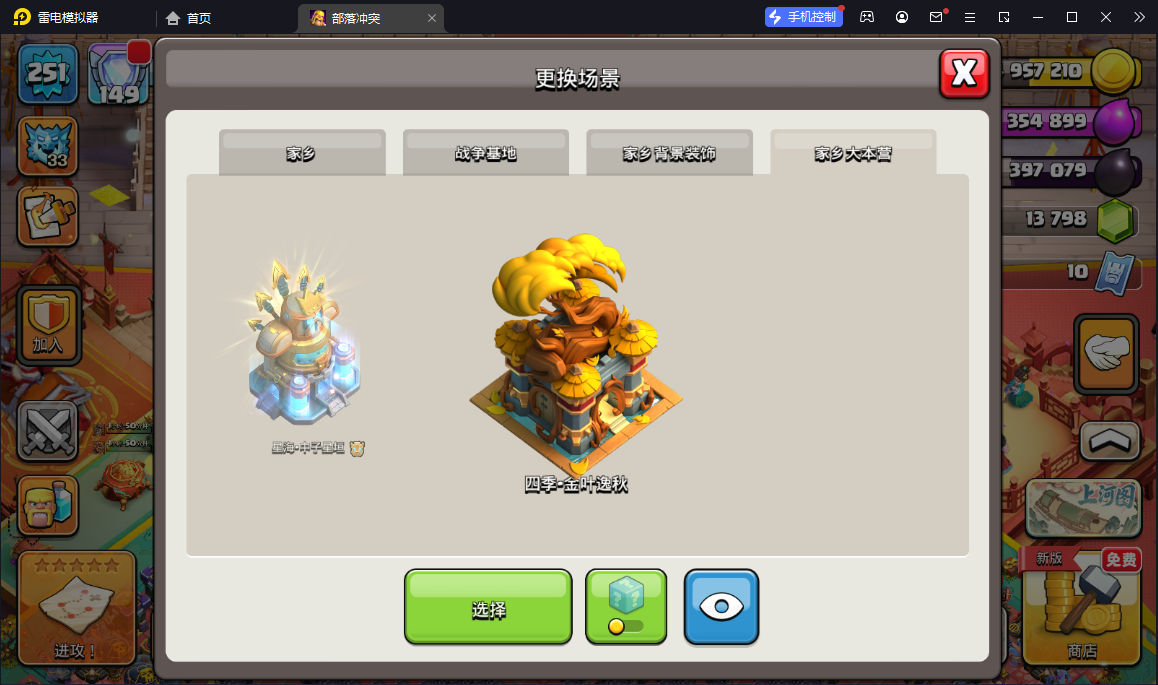Select the 家乡大本营 tab
Viewport: 1158px width, 685px height.
(853, 153)
